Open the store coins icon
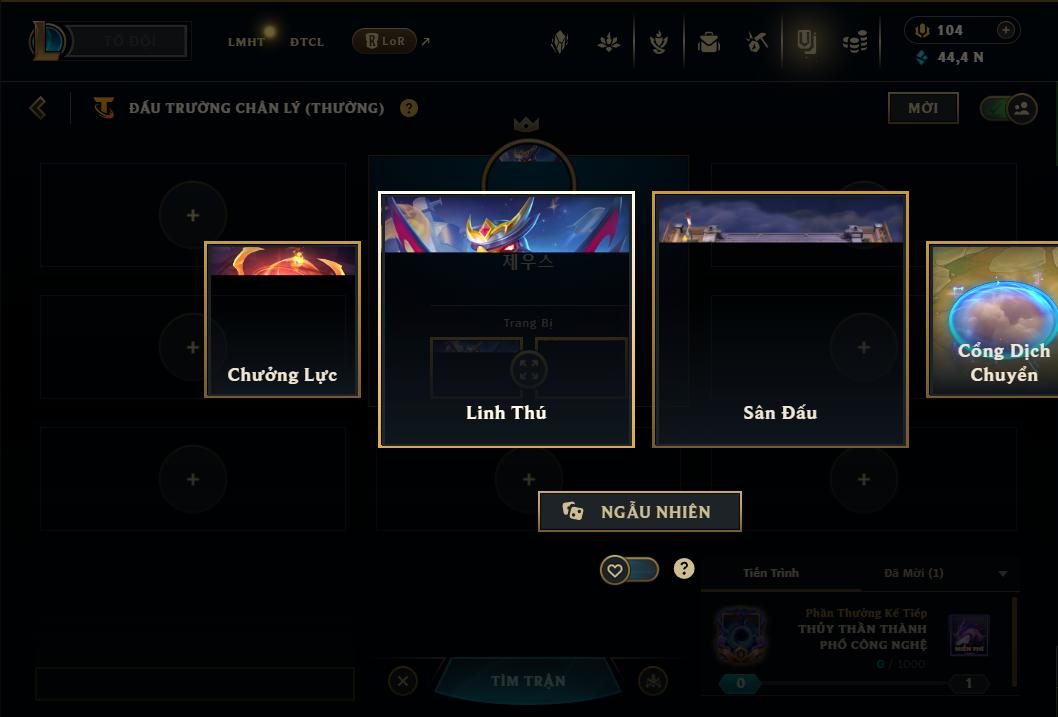The image size is (1058, 717). [854, 42]
